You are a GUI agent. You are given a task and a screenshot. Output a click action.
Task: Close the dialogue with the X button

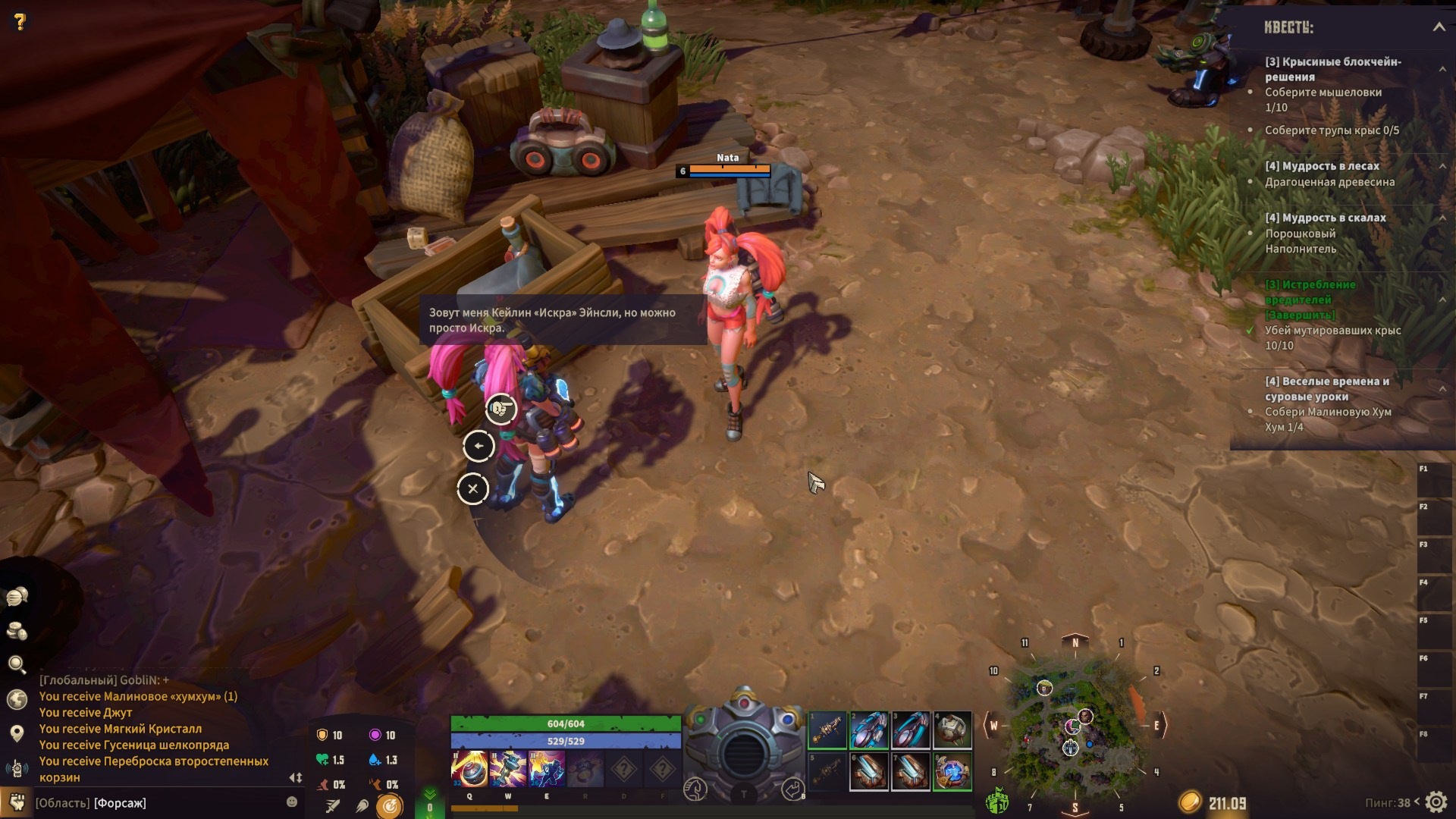click(x=472, y=489)
